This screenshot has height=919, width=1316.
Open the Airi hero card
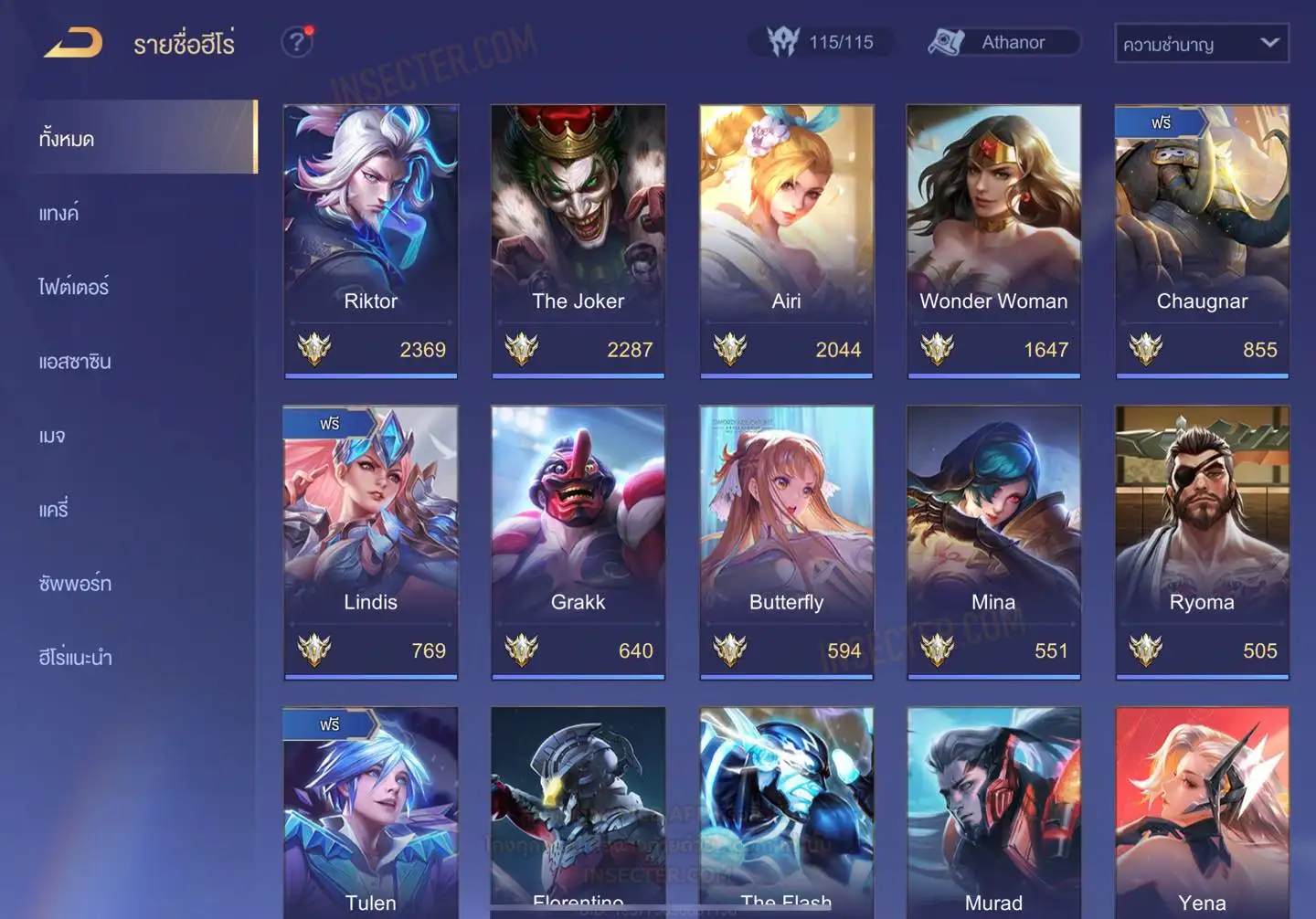[786, 239]
